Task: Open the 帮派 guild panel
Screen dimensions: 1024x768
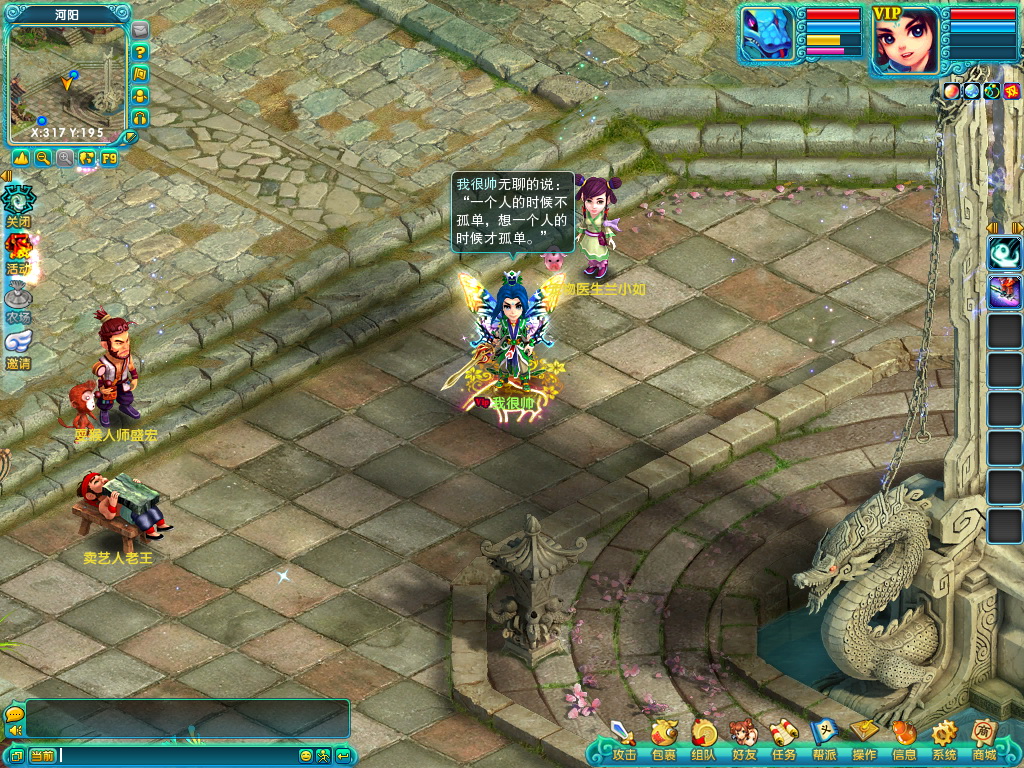Action: point(824,738)
